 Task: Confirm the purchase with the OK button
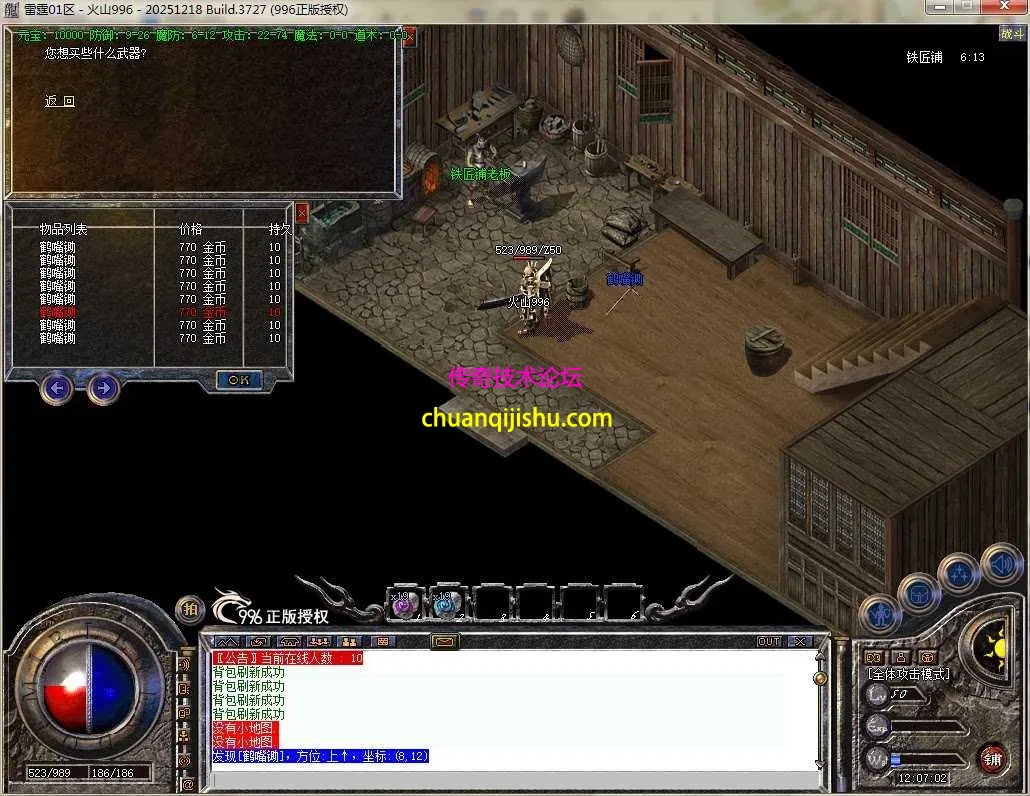pos(238,380)
